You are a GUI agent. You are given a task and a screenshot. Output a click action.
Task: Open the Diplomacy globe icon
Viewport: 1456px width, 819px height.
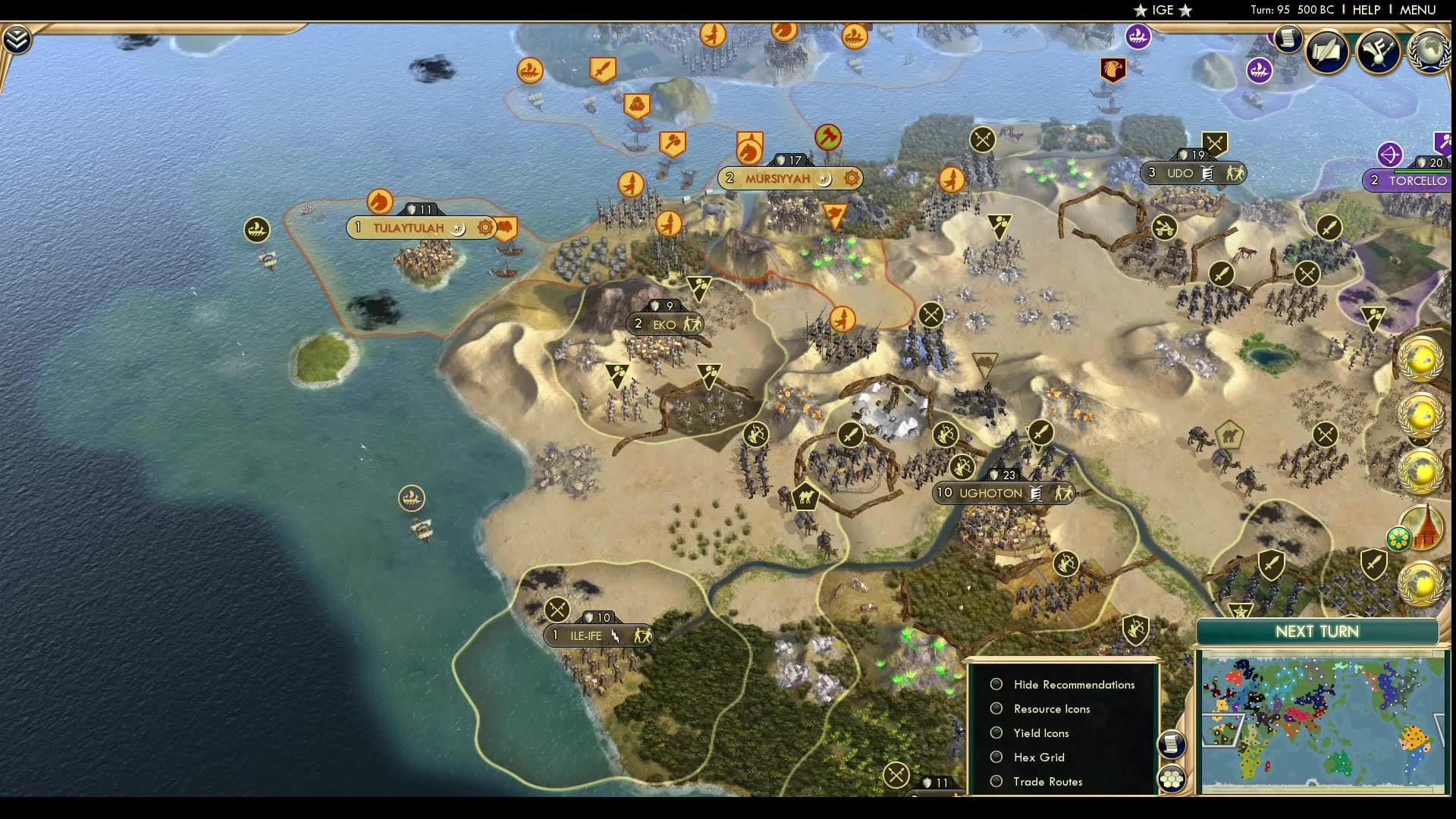coord(1429,50)
